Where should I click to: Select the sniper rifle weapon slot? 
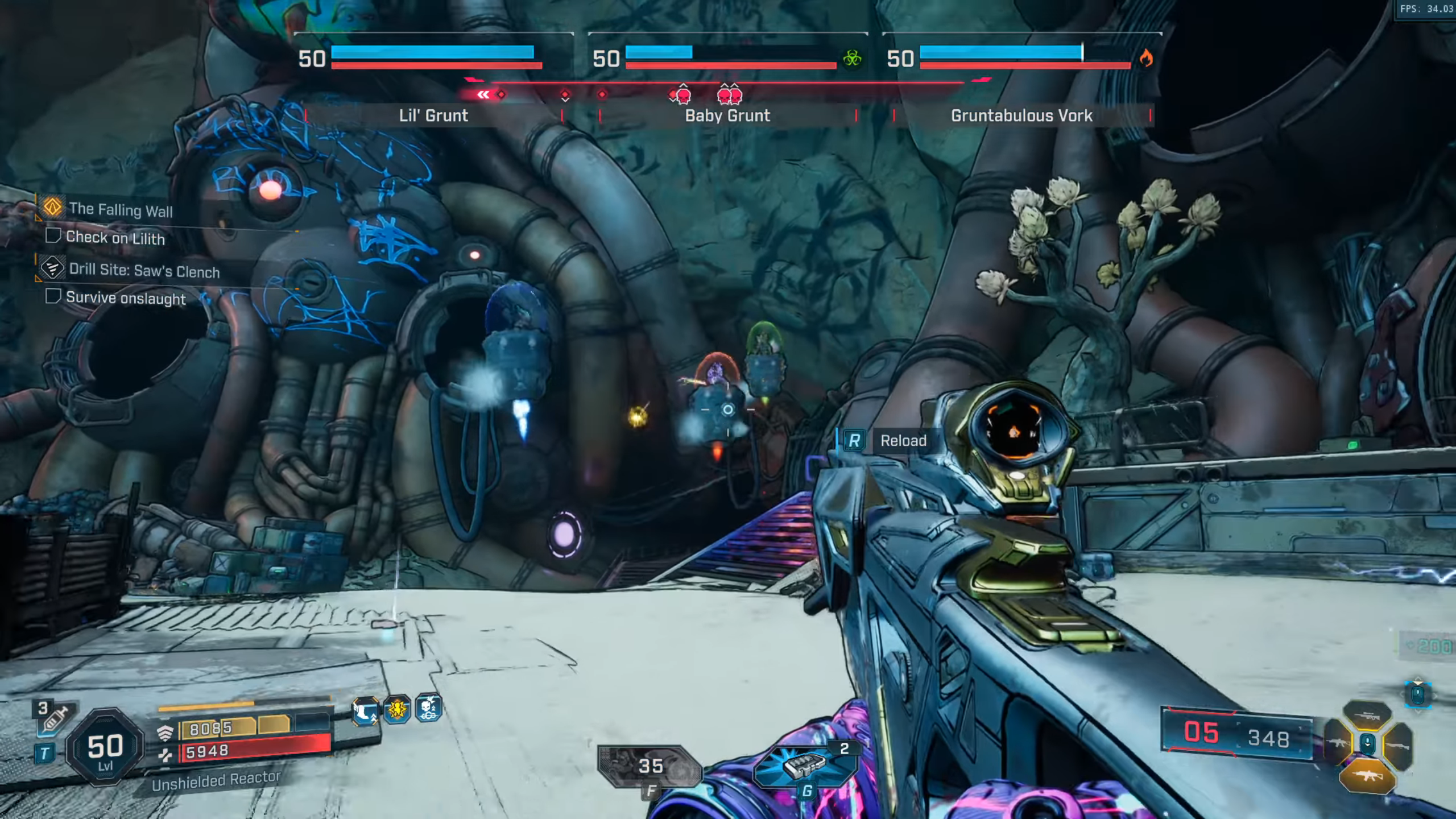point(1367,715)
